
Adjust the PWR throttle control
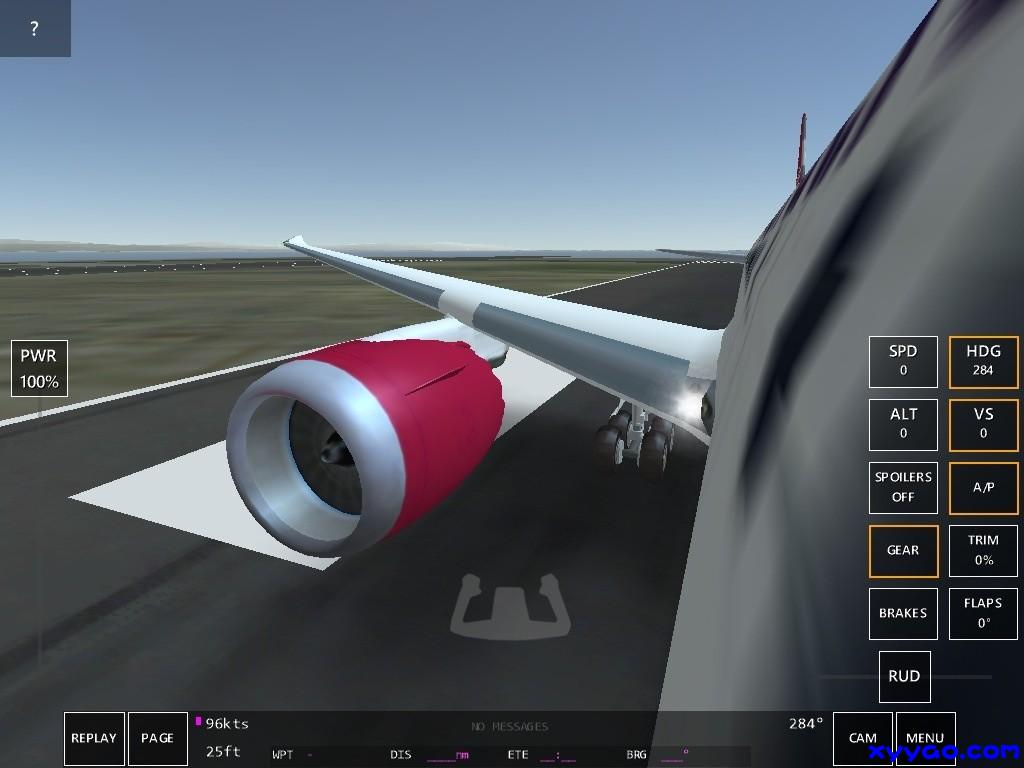(x=39, y=368)
